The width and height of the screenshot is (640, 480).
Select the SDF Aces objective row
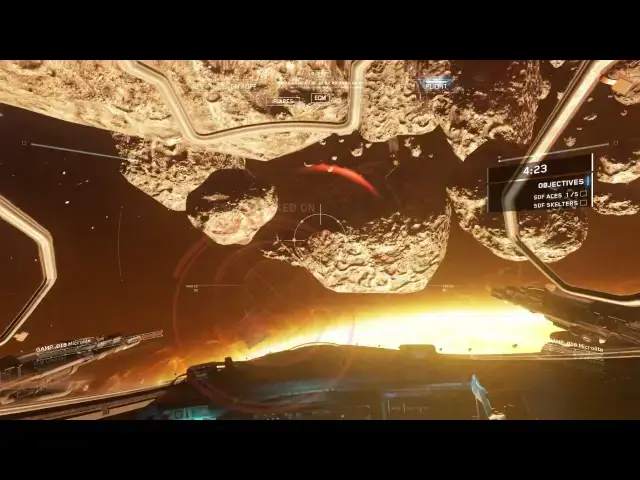[x=558, y=194]
